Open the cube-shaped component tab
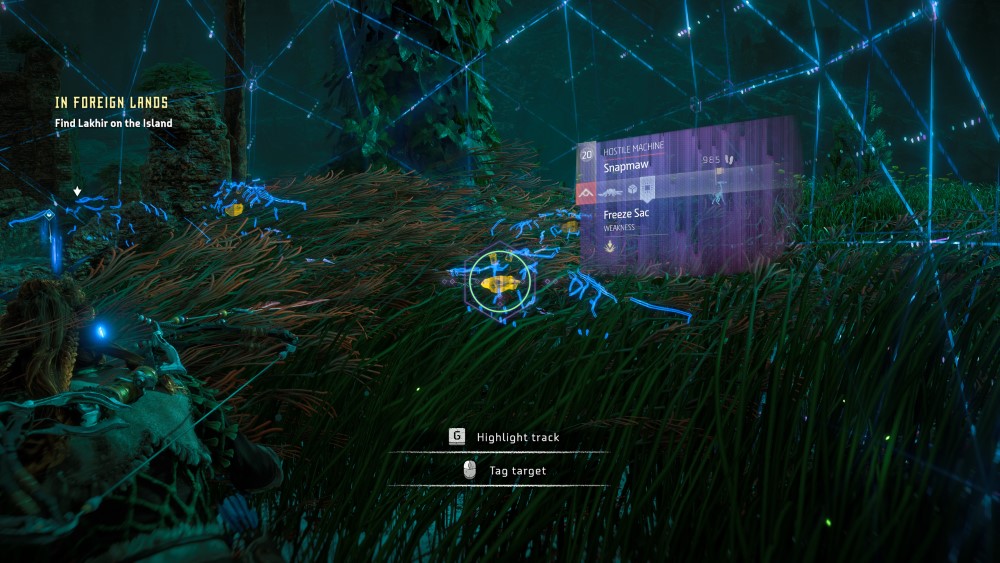 634,190
